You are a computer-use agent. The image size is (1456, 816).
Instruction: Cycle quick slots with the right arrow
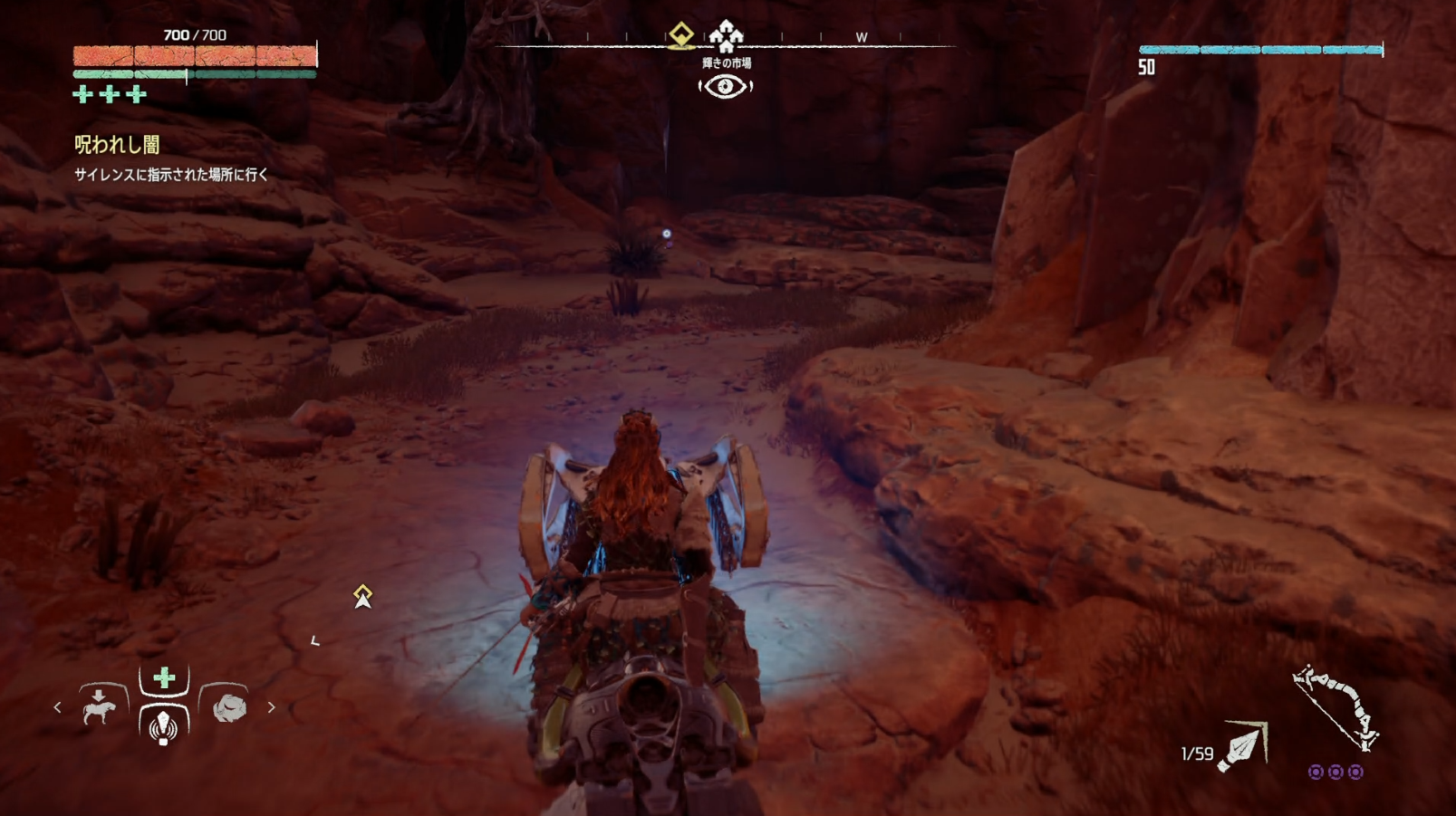pos(271,707)
